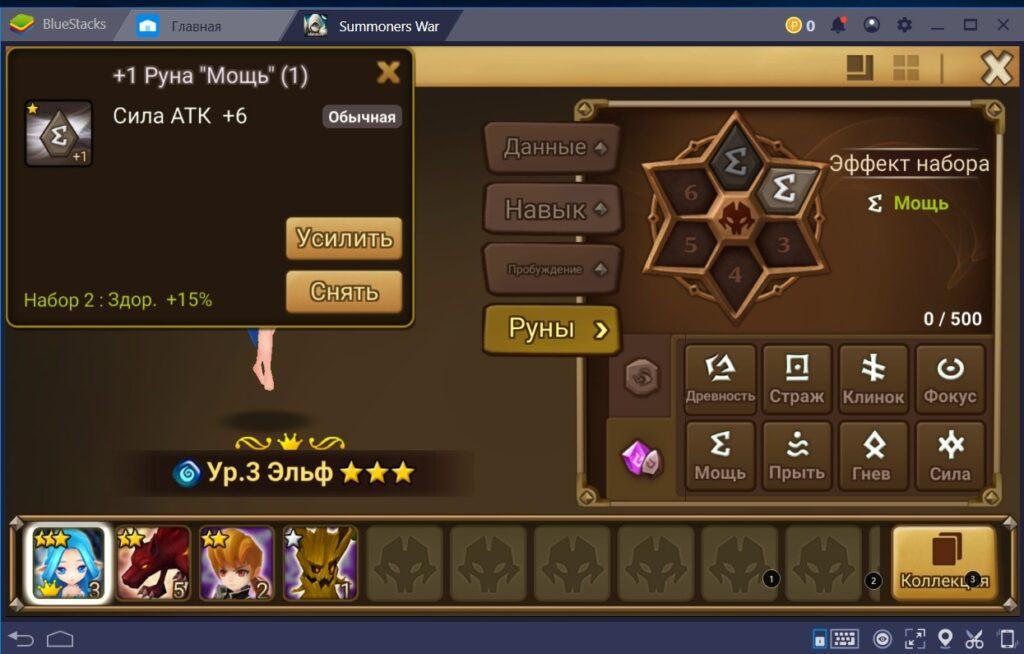This screenshot has width=1024, height=654.
Task: Close the monster screen with the X
Action: click(996, 68)
